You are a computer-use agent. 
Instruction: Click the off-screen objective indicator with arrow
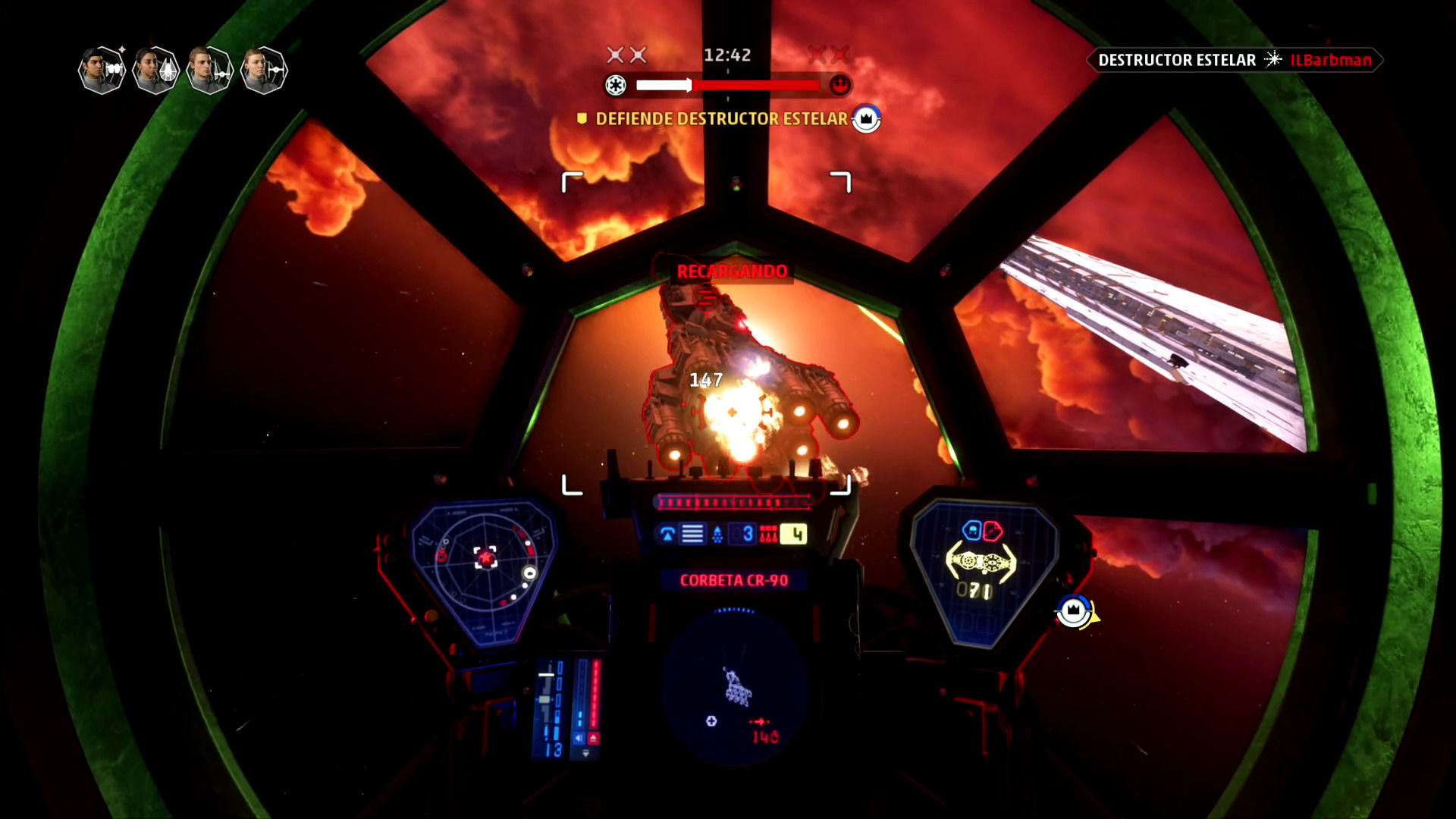pyautogui.click(x=1075, y=611)
